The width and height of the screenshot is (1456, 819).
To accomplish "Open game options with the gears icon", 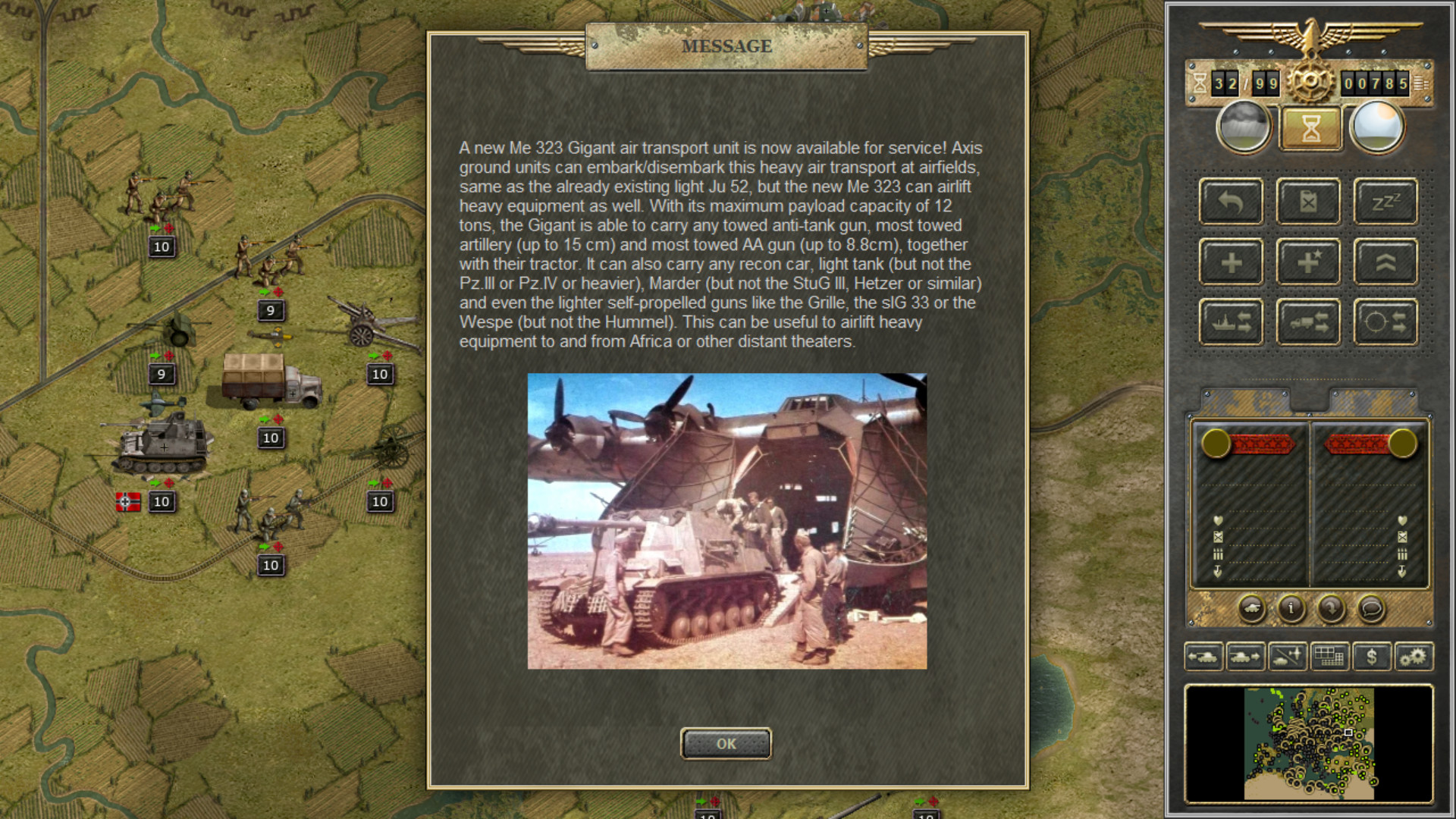I will [x=1415, y=657].
